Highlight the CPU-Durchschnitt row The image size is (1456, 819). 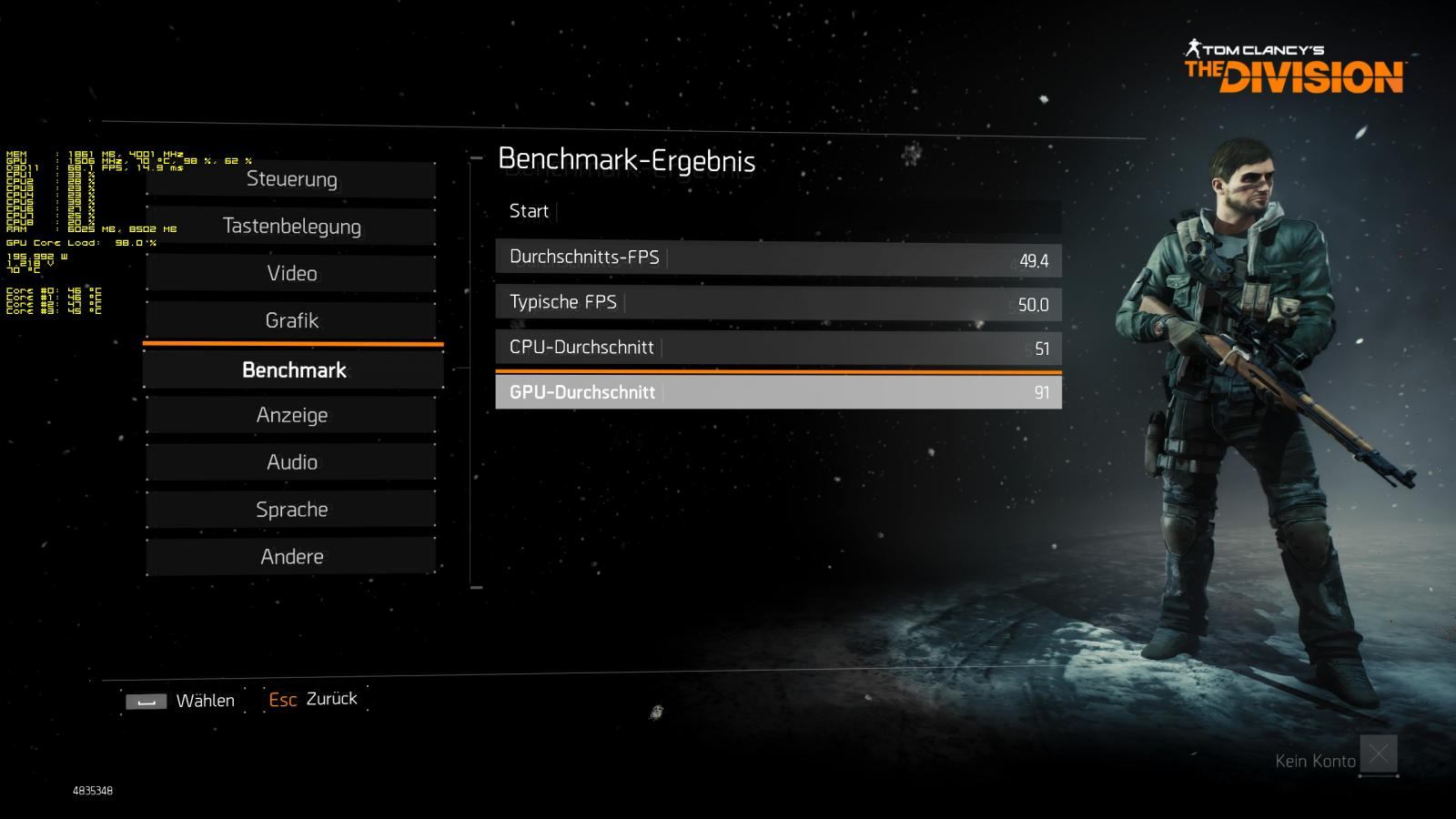tap(778, 348)
